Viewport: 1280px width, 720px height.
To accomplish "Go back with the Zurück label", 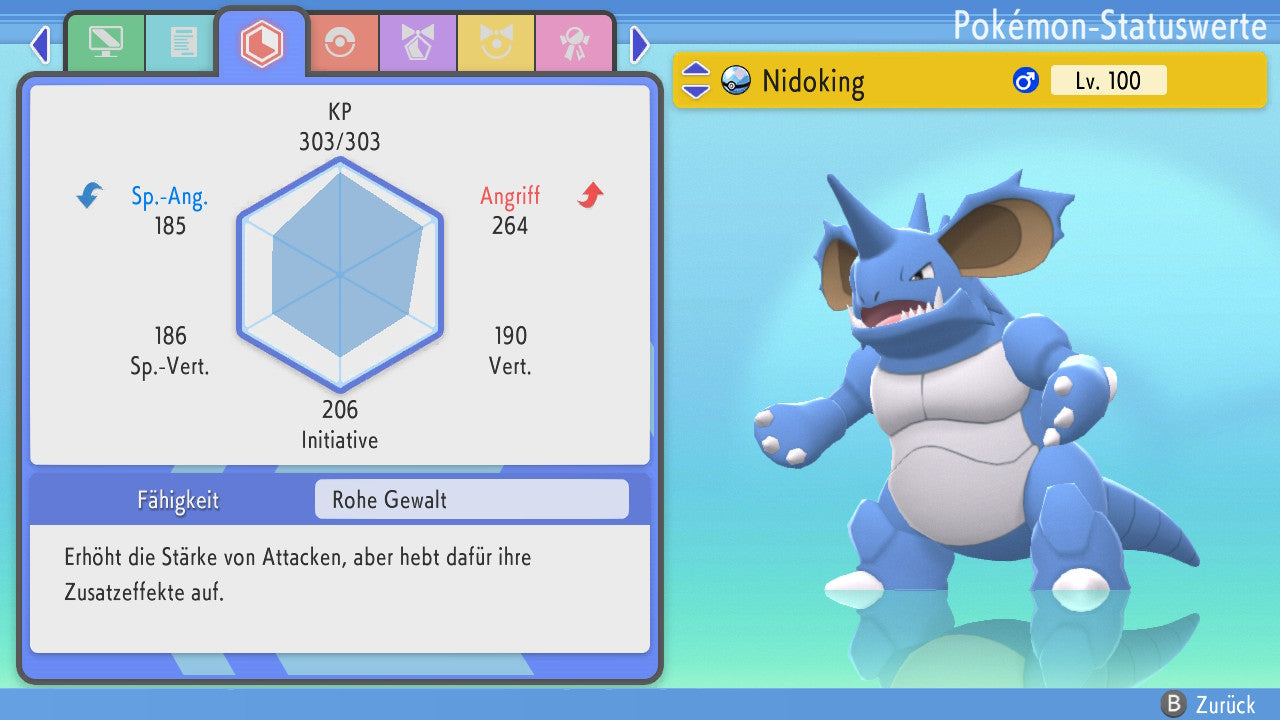I will 1225,704.
